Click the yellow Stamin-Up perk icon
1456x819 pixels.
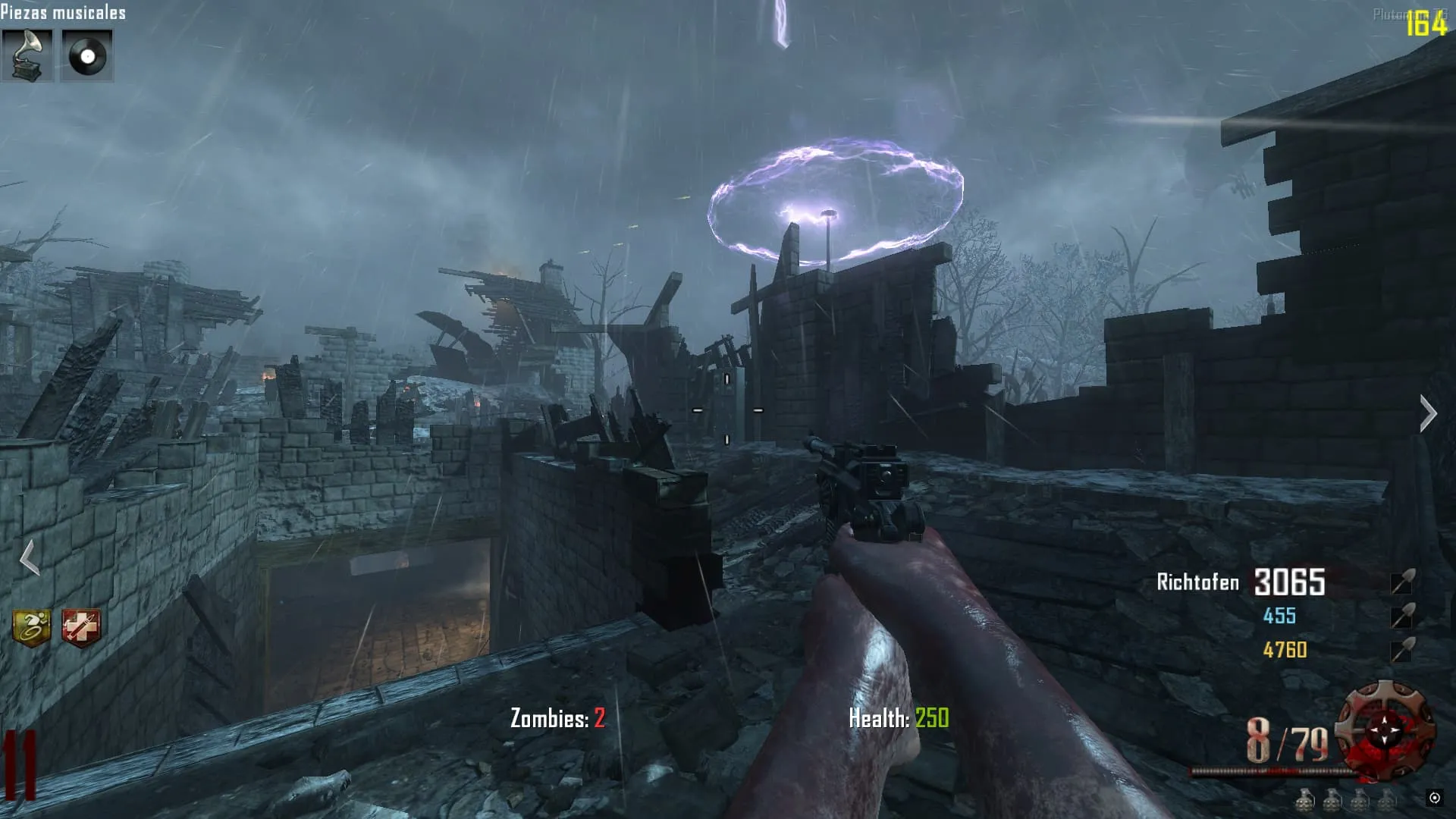[32, 627]
